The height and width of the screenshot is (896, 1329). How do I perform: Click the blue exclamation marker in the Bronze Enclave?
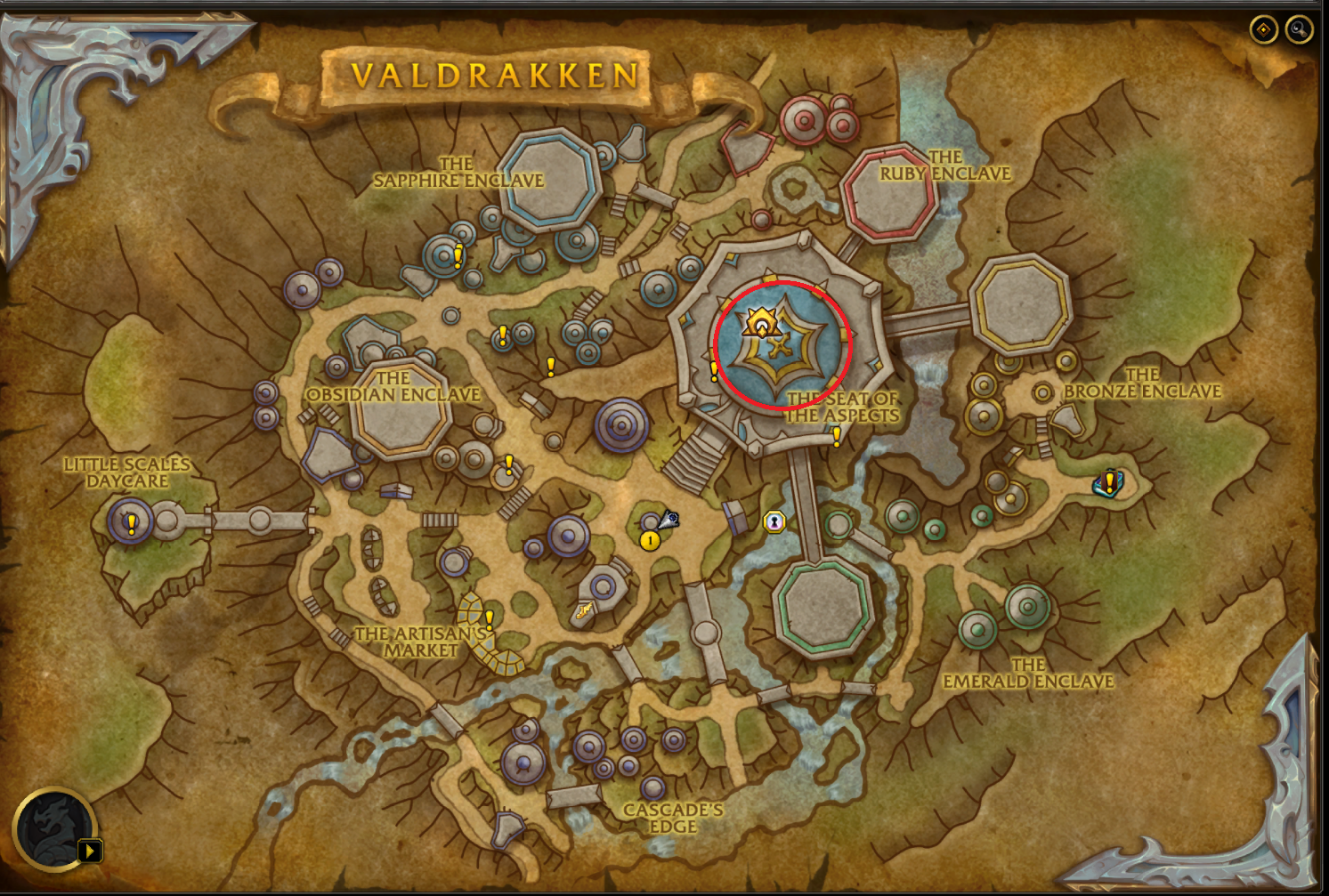coord(1108,483)
